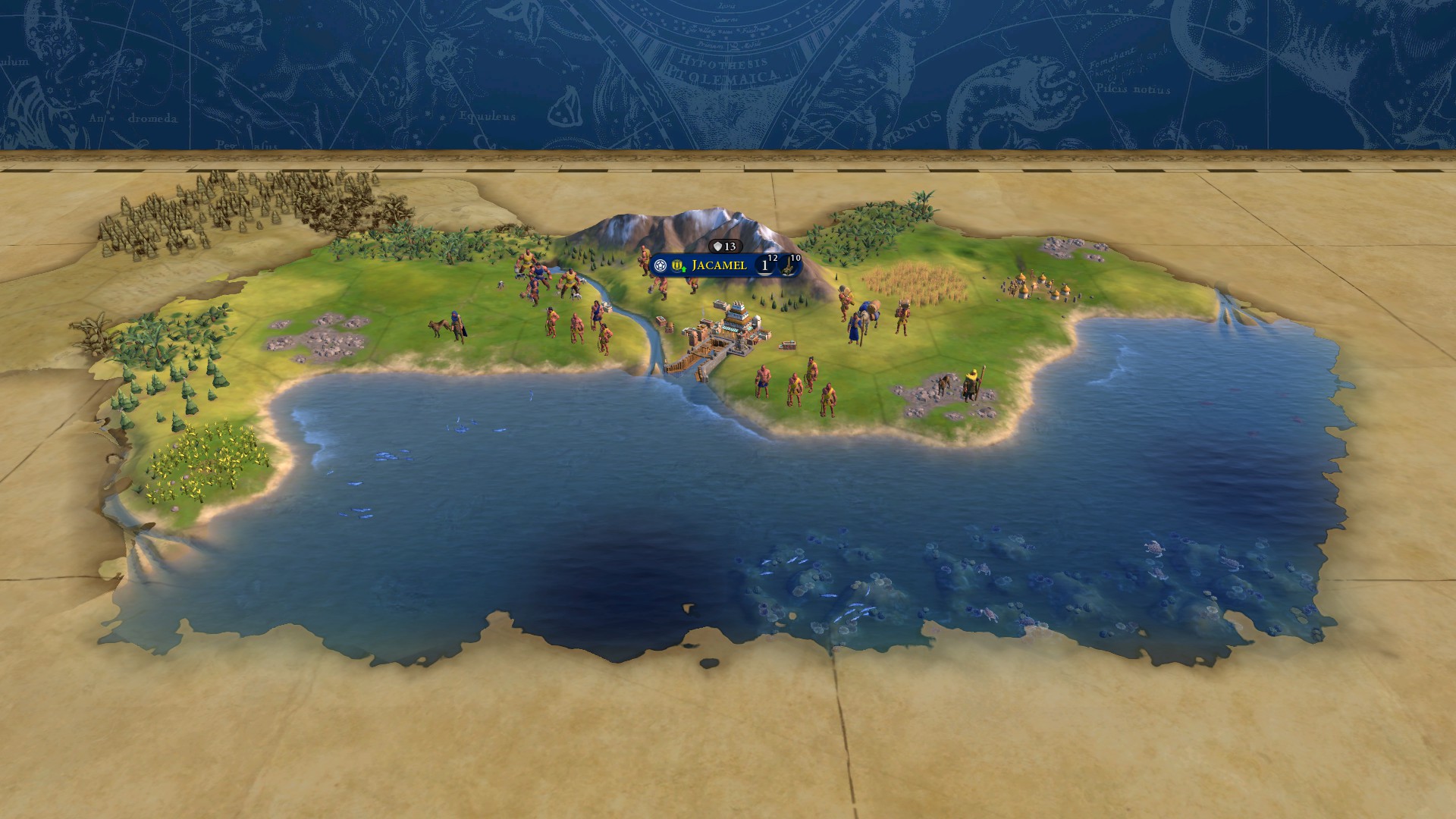Click the capital star icon on Jacamel banner
1456x819 pixels.
[x=661, y=265]
